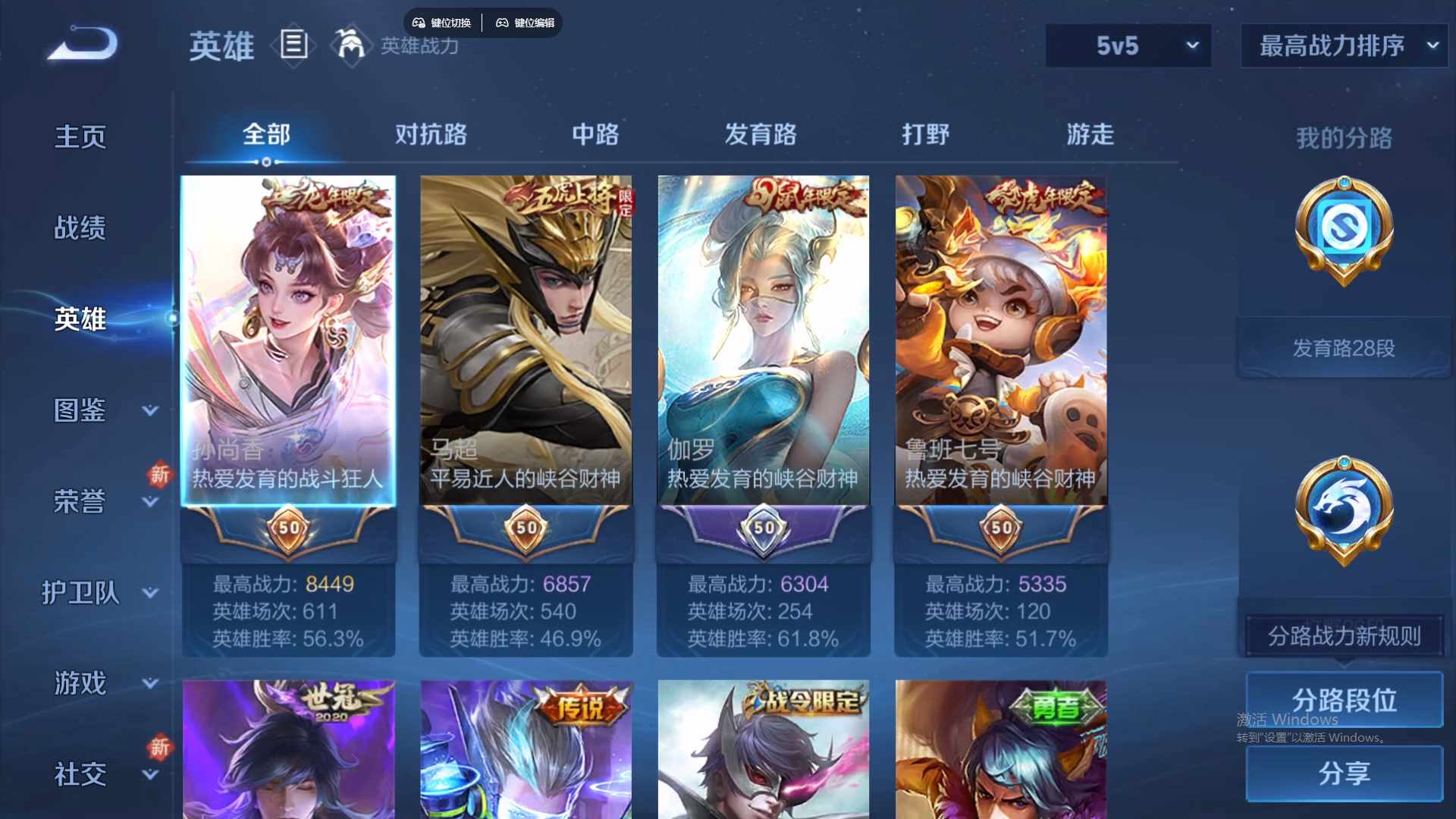This screenshot has width=1456, height=819.
Task: Click the 英雄战力 helmet icon
Action: pos(350,45)
